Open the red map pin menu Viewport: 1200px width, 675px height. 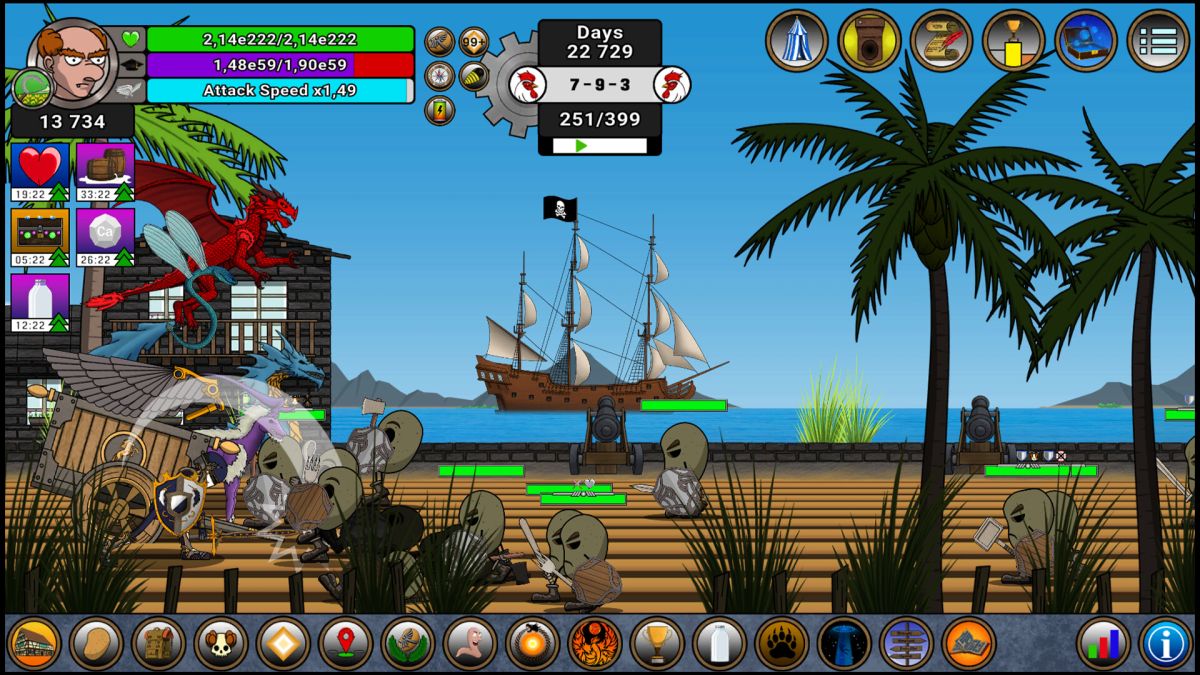[345, 643]
